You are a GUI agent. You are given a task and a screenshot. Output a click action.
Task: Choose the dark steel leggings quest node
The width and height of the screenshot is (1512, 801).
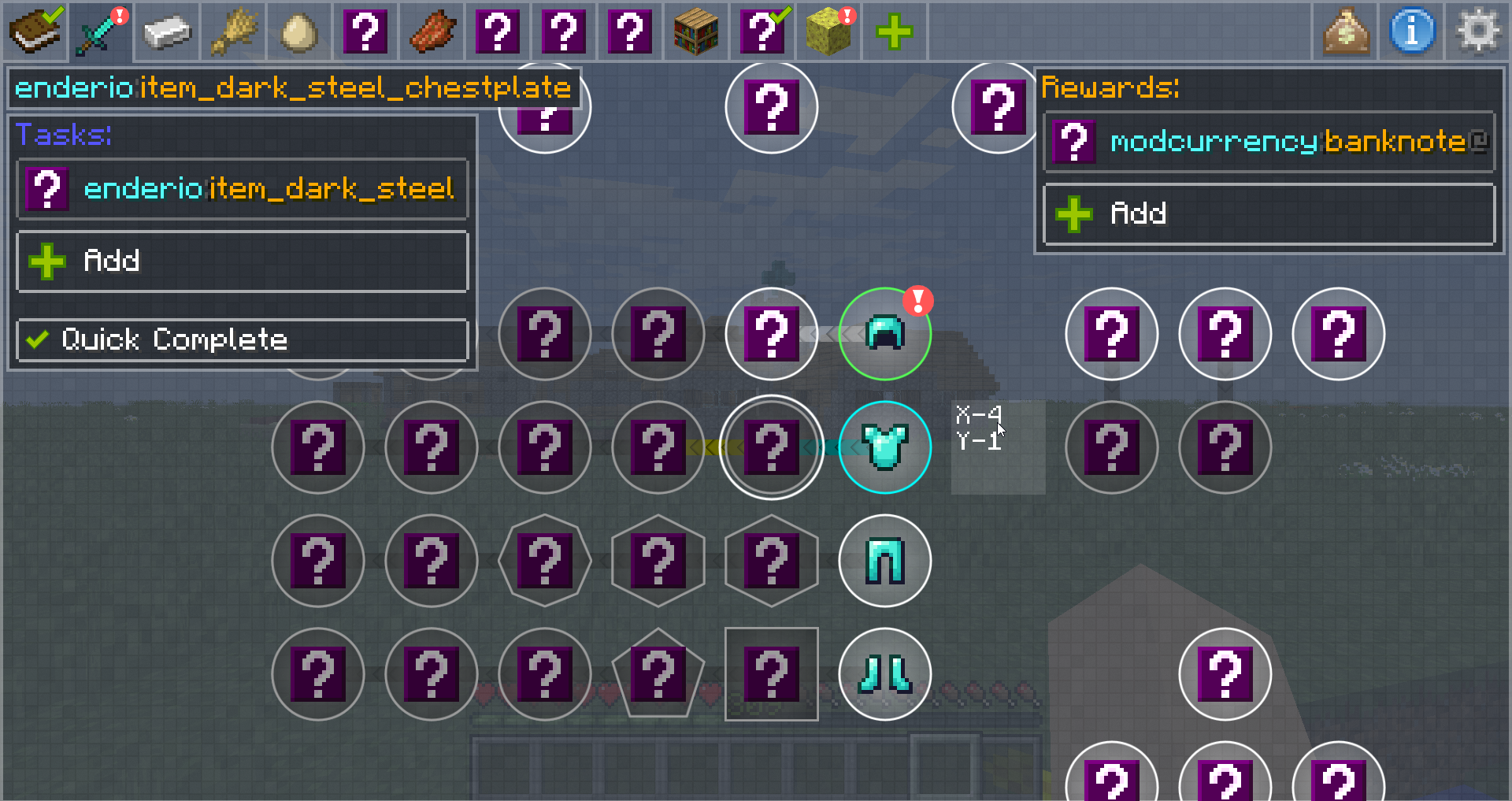click(x=885, y=561)
